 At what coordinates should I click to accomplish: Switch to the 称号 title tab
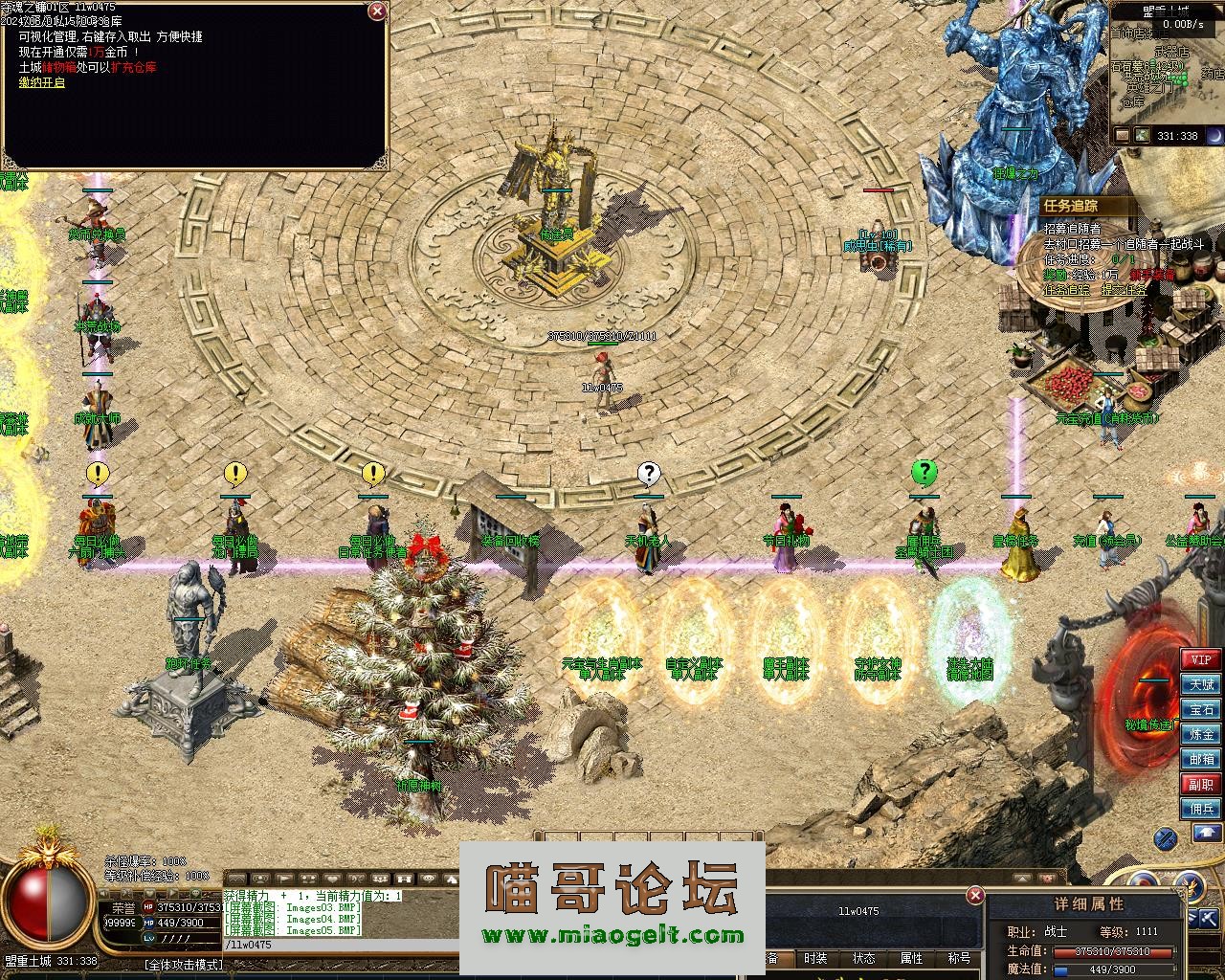(x=958, y=958)
